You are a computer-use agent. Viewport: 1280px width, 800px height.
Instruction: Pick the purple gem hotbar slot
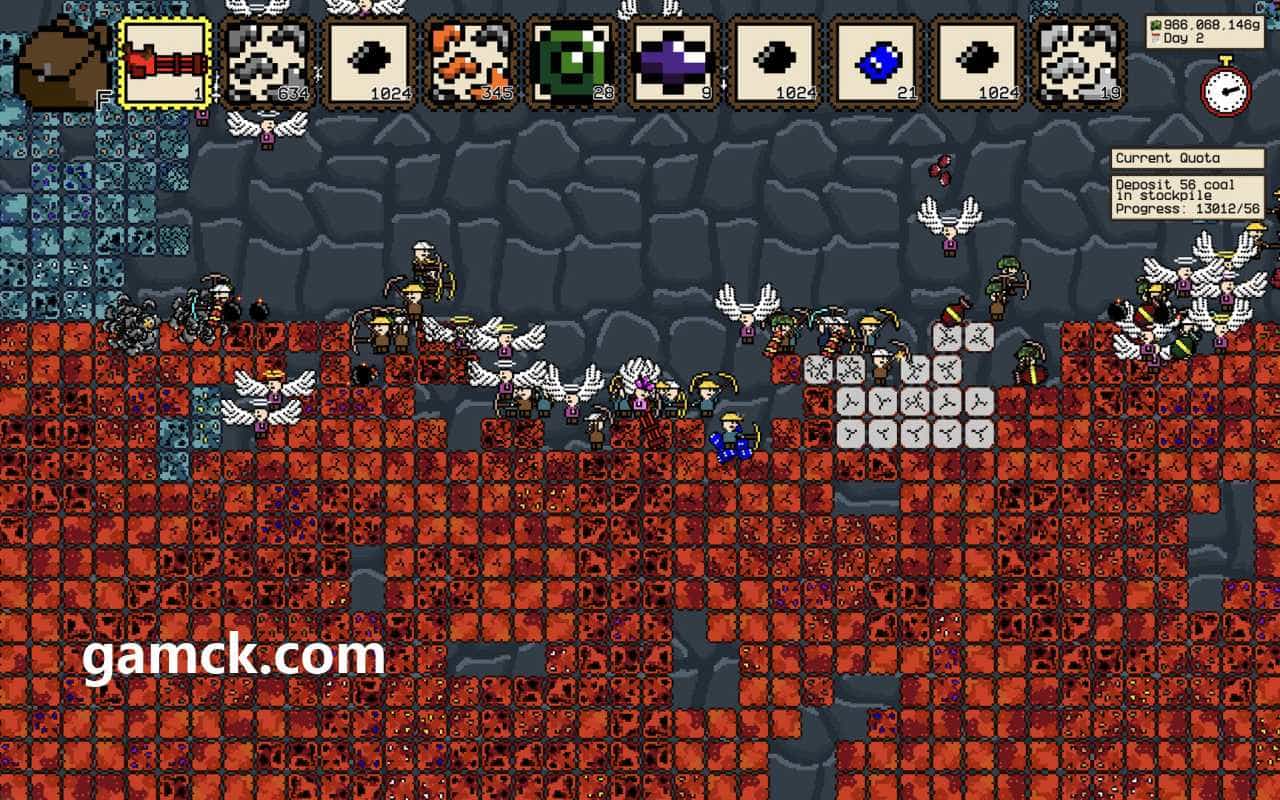coord(675,62)
